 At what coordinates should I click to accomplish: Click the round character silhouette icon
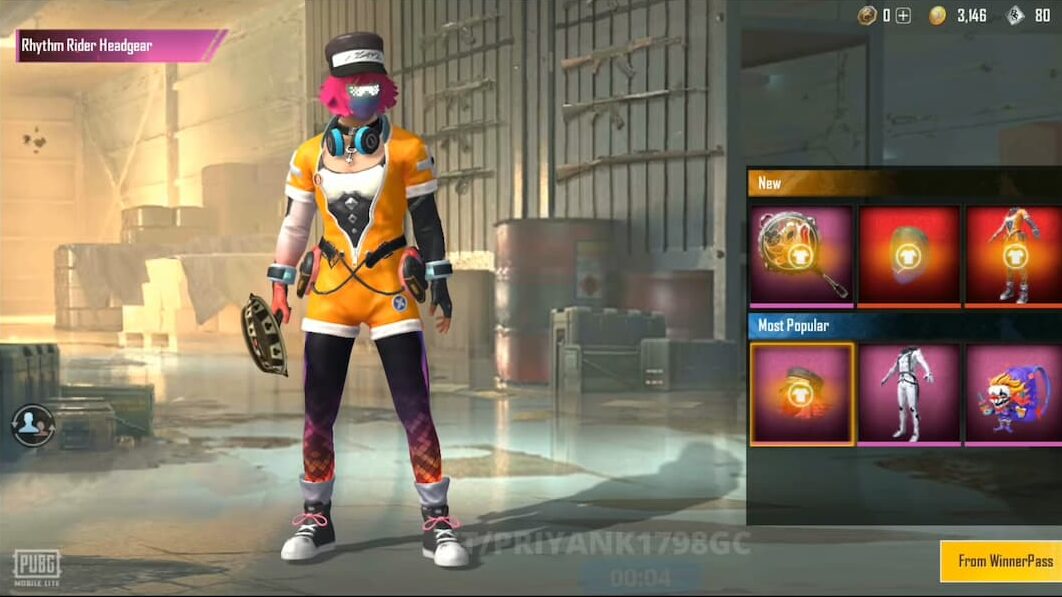pyautogui.click(x=32, y=423)
